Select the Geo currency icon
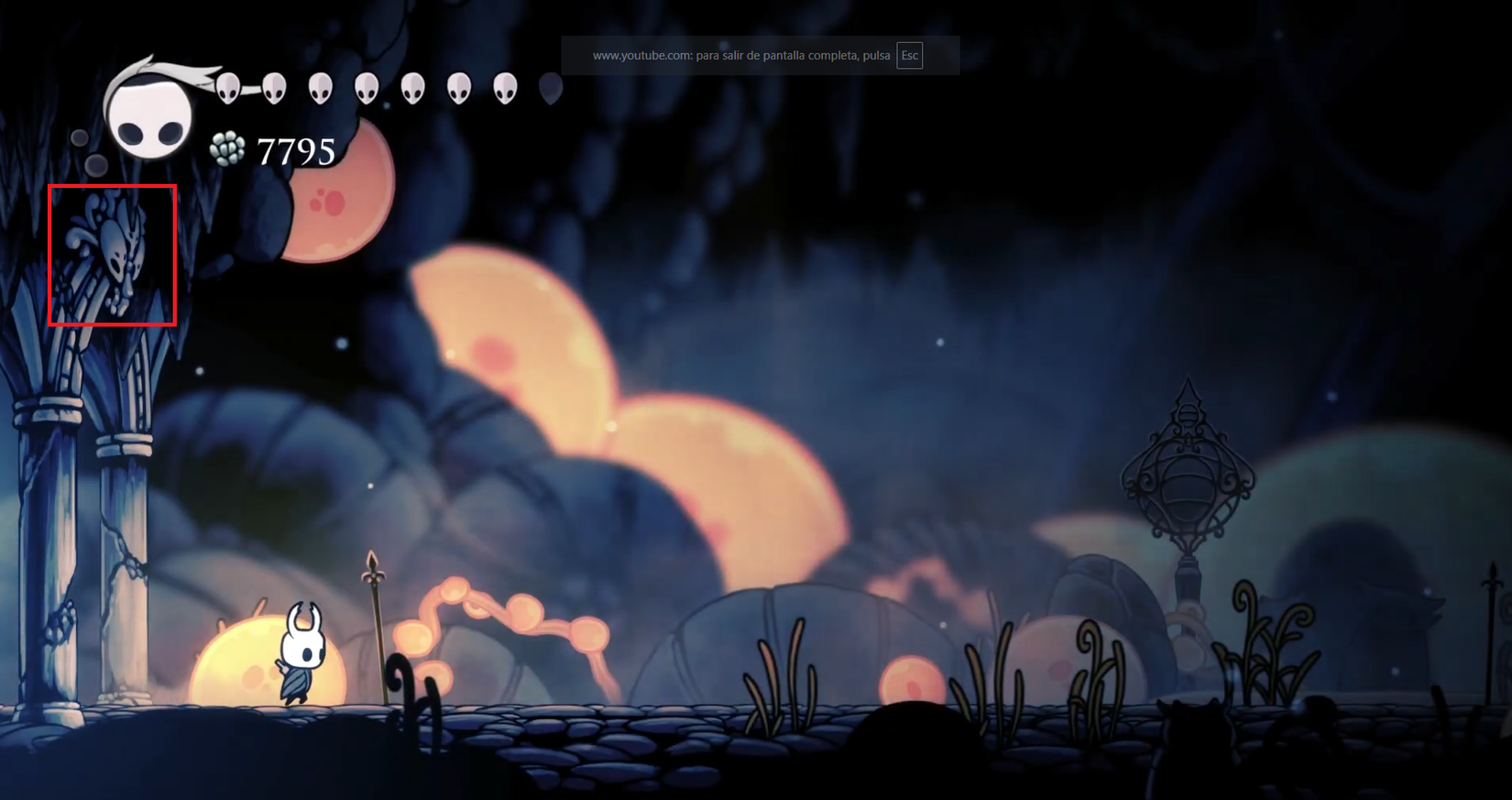 click(x=227, y=148)
